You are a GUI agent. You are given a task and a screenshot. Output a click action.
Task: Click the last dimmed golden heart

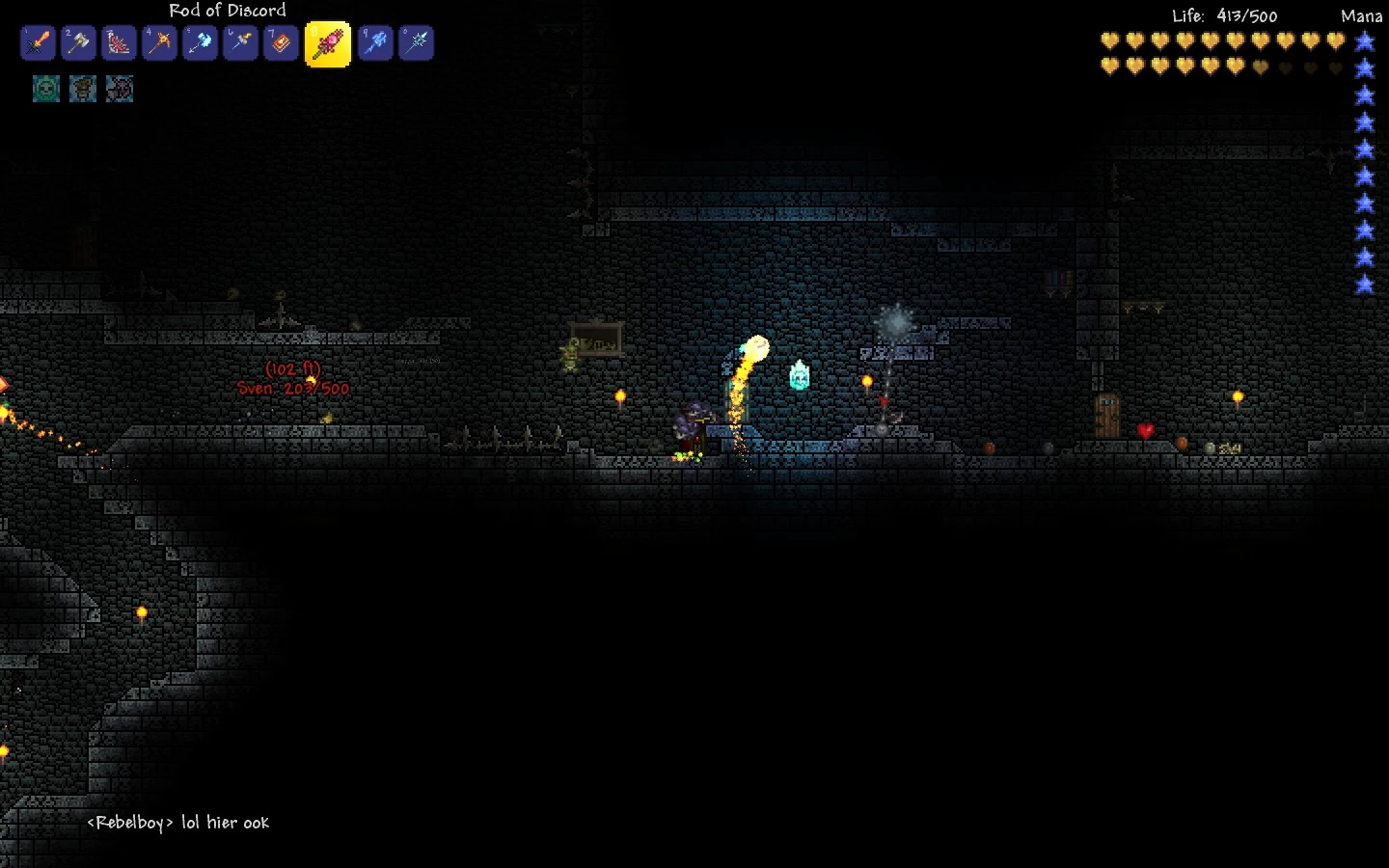pos(1334,66)
